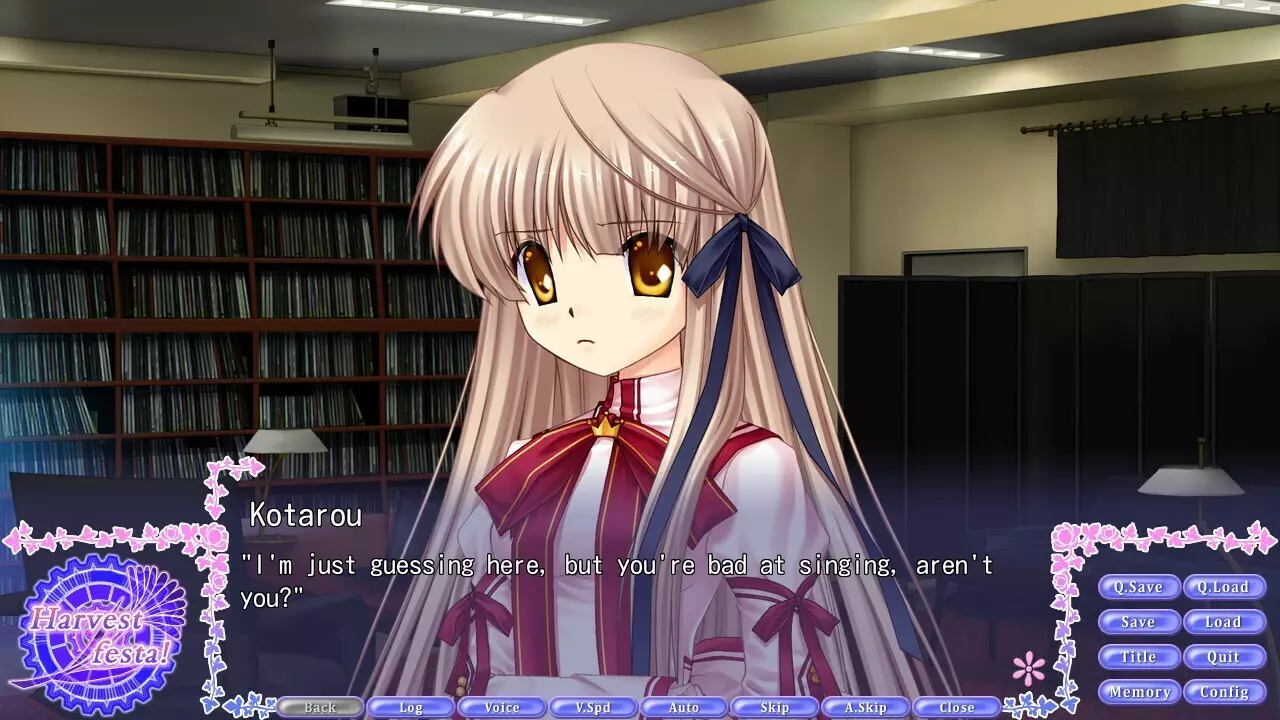Replay the Voice line
This screenshot has height=720, width=1280.
pos(502,706)
